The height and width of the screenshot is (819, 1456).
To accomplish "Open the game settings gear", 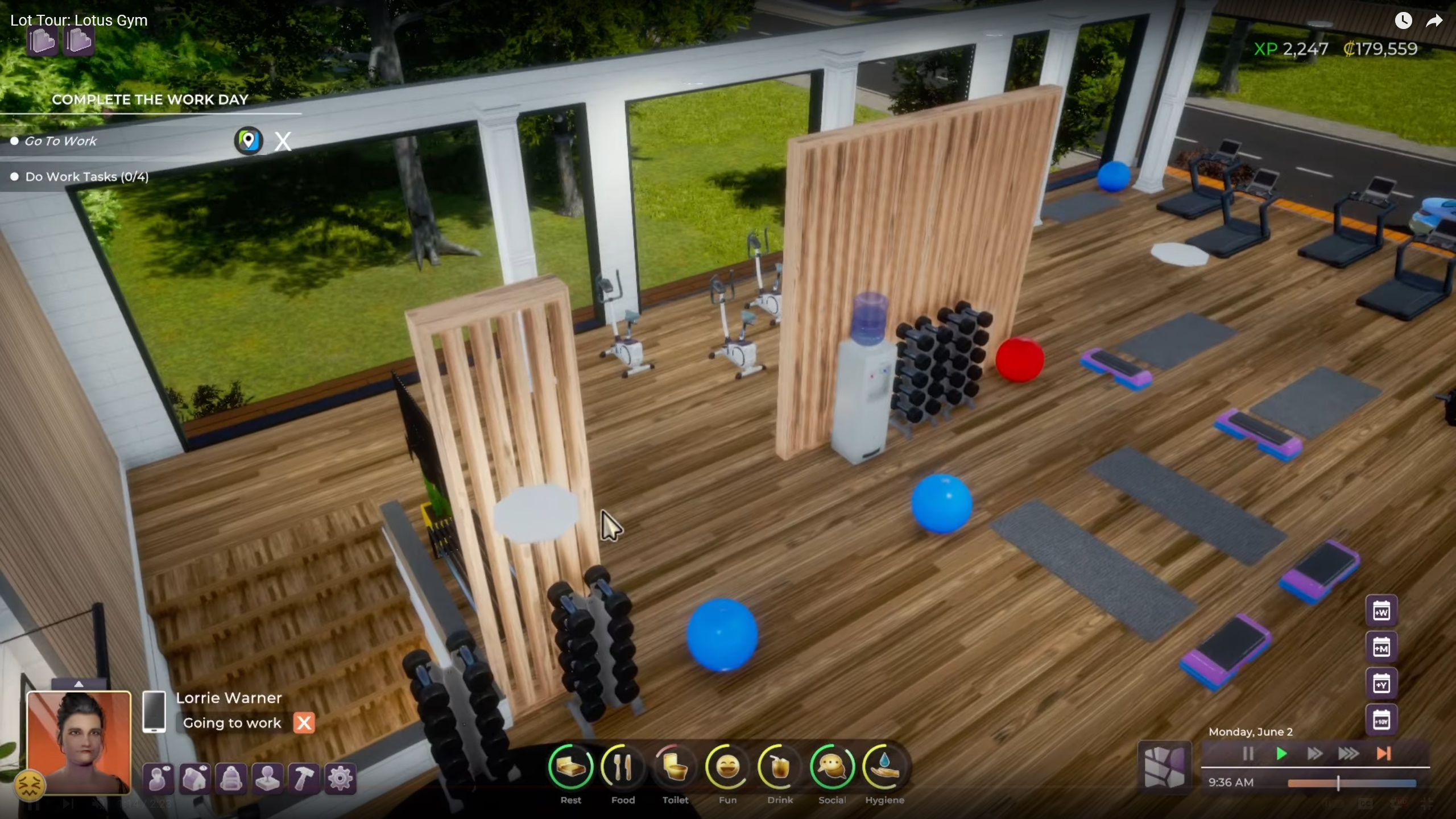I will click(x=340, y=779).
